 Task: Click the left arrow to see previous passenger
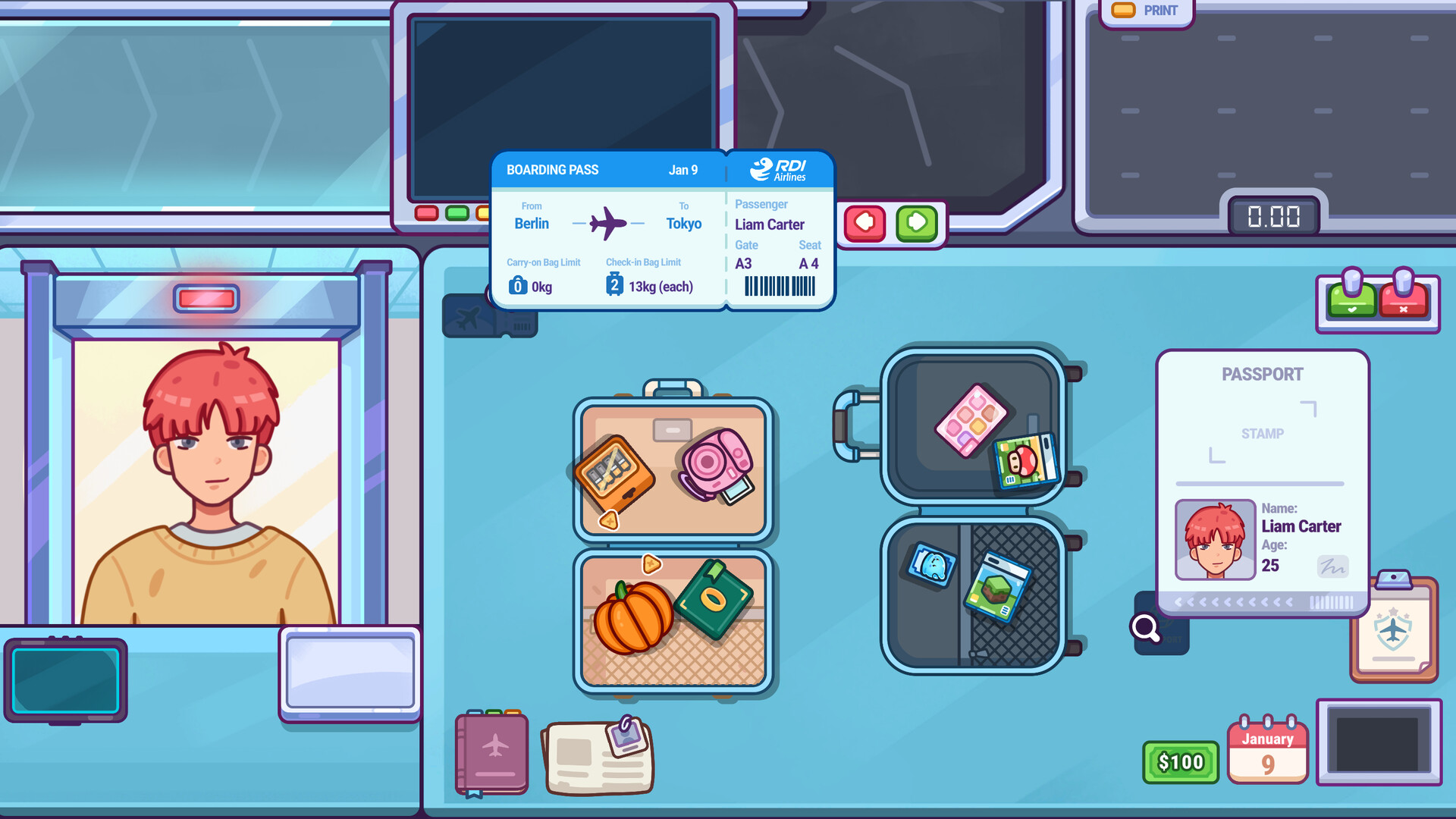(864, 224)
